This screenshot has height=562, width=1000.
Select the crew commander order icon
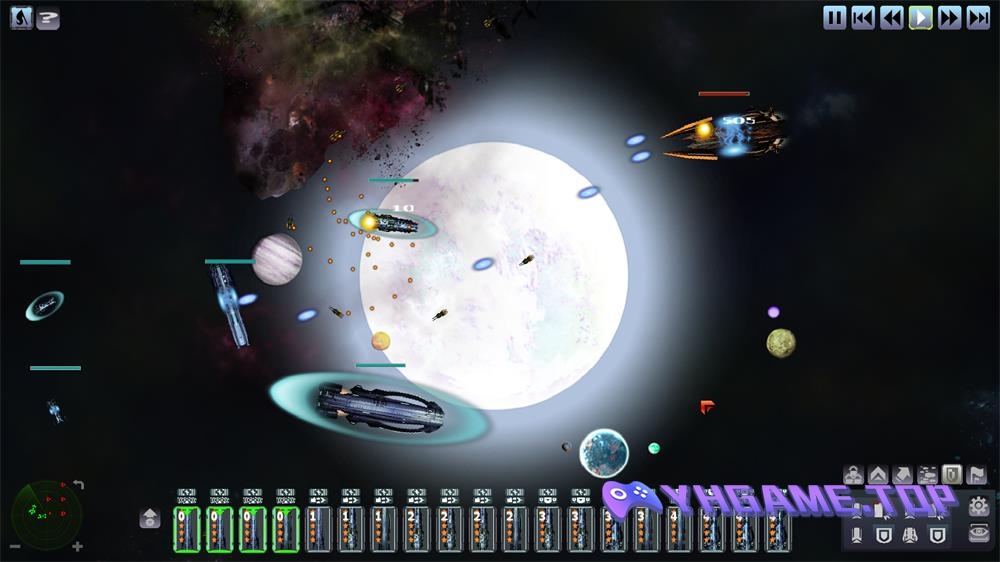[853, 474]
